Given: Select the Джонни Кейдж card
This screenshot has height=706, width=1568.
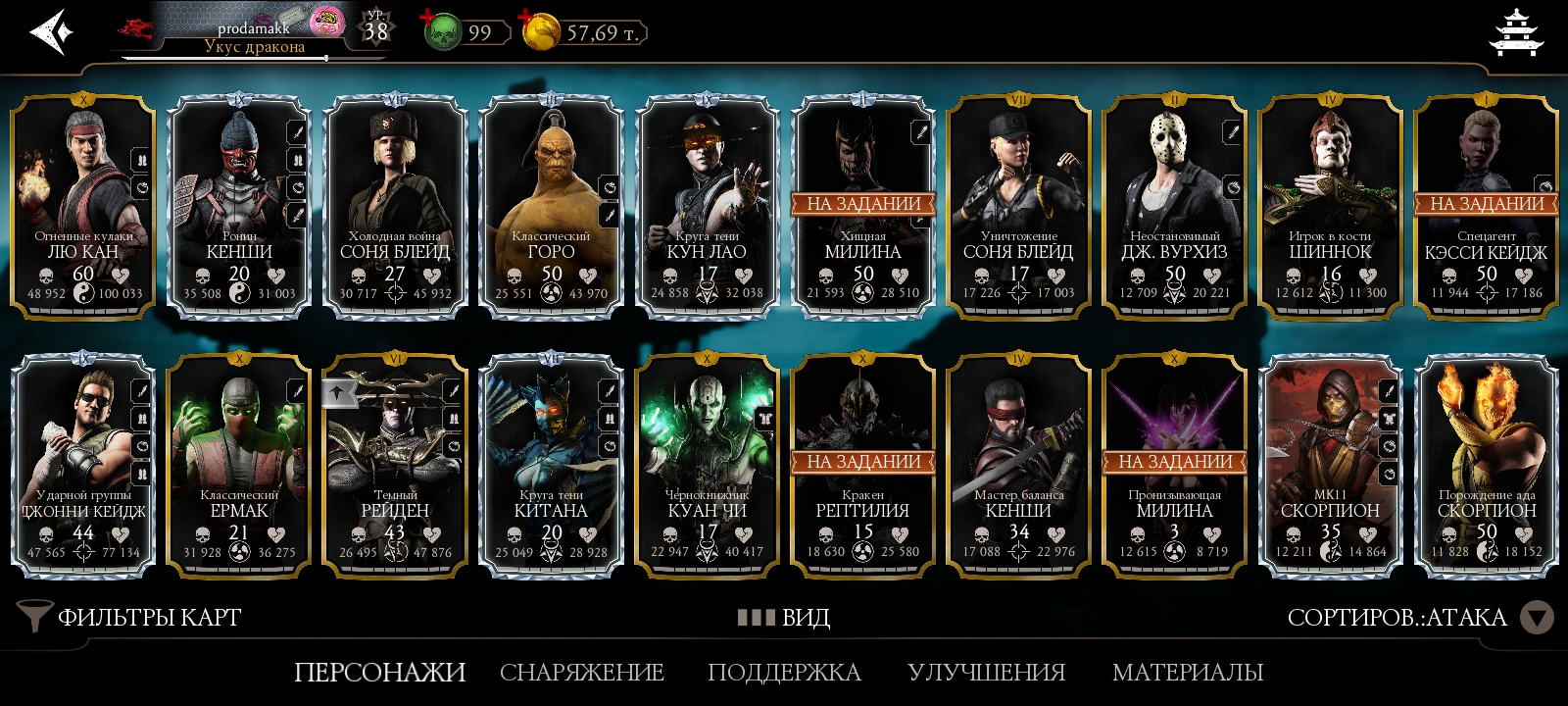Looking at the screenshot, I should 83,464.
